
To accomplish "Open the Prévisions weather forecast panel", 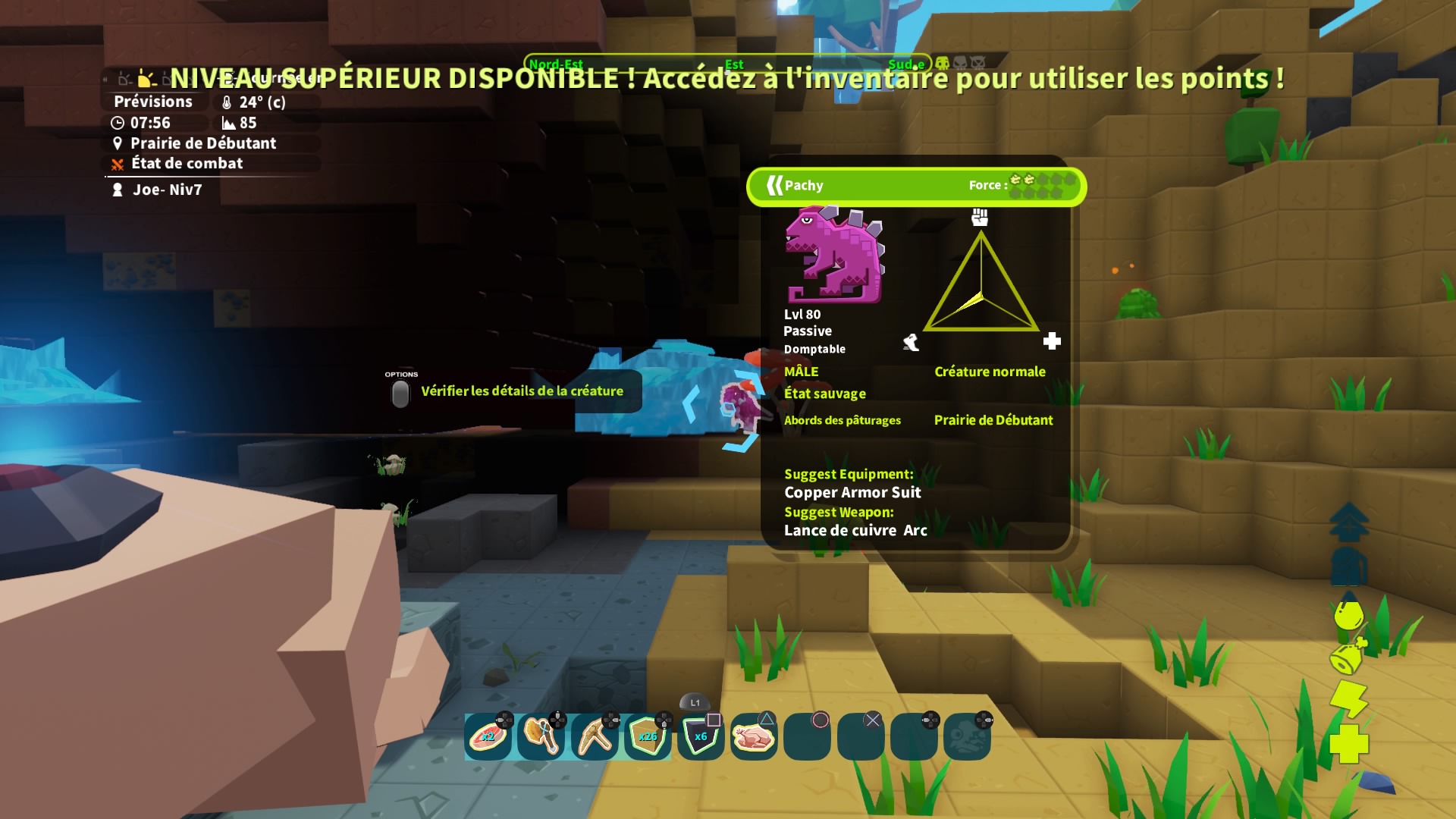I will point(153,102).
